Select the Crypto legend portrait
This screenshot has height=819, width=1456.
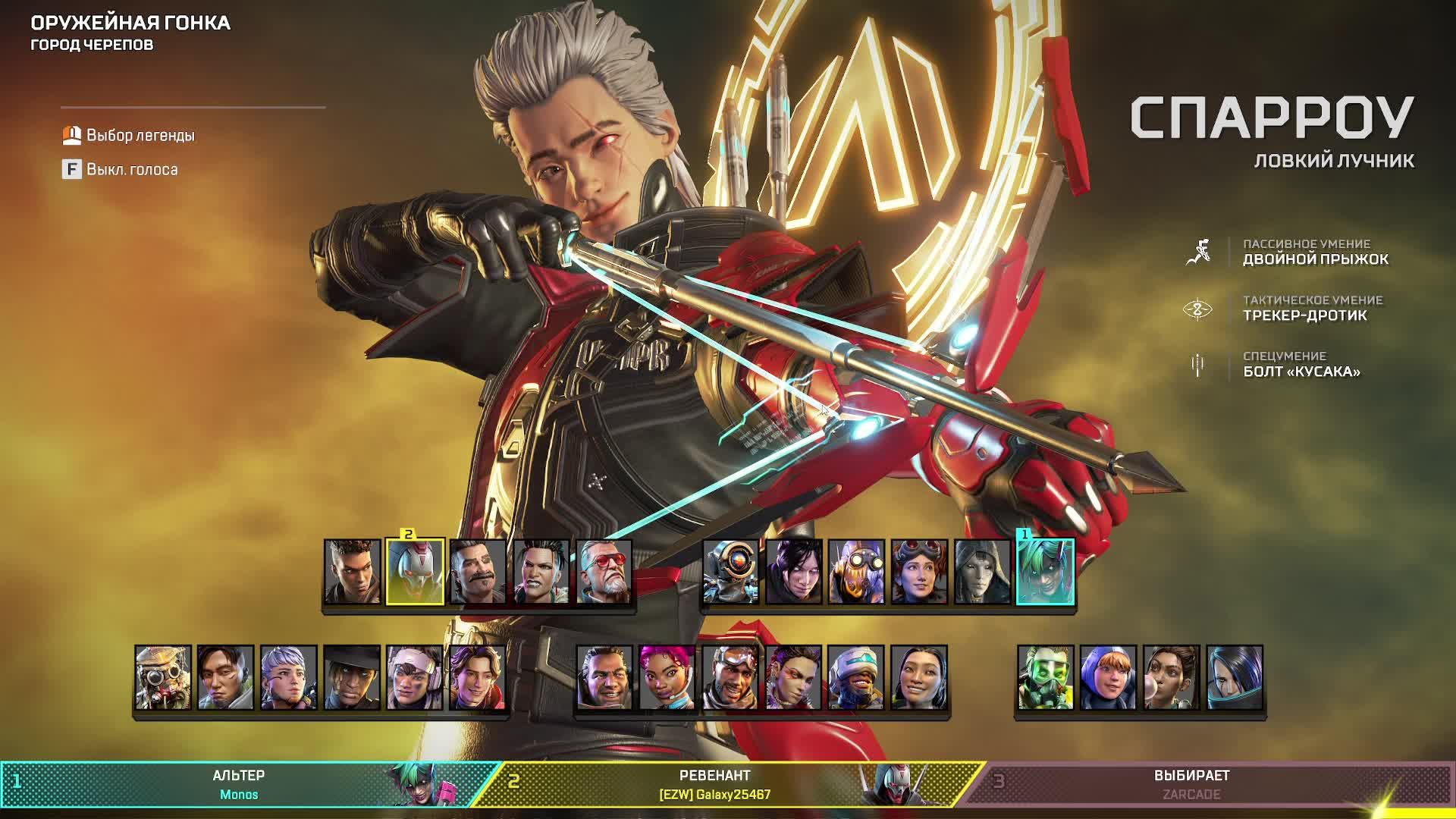click(225, 678)
